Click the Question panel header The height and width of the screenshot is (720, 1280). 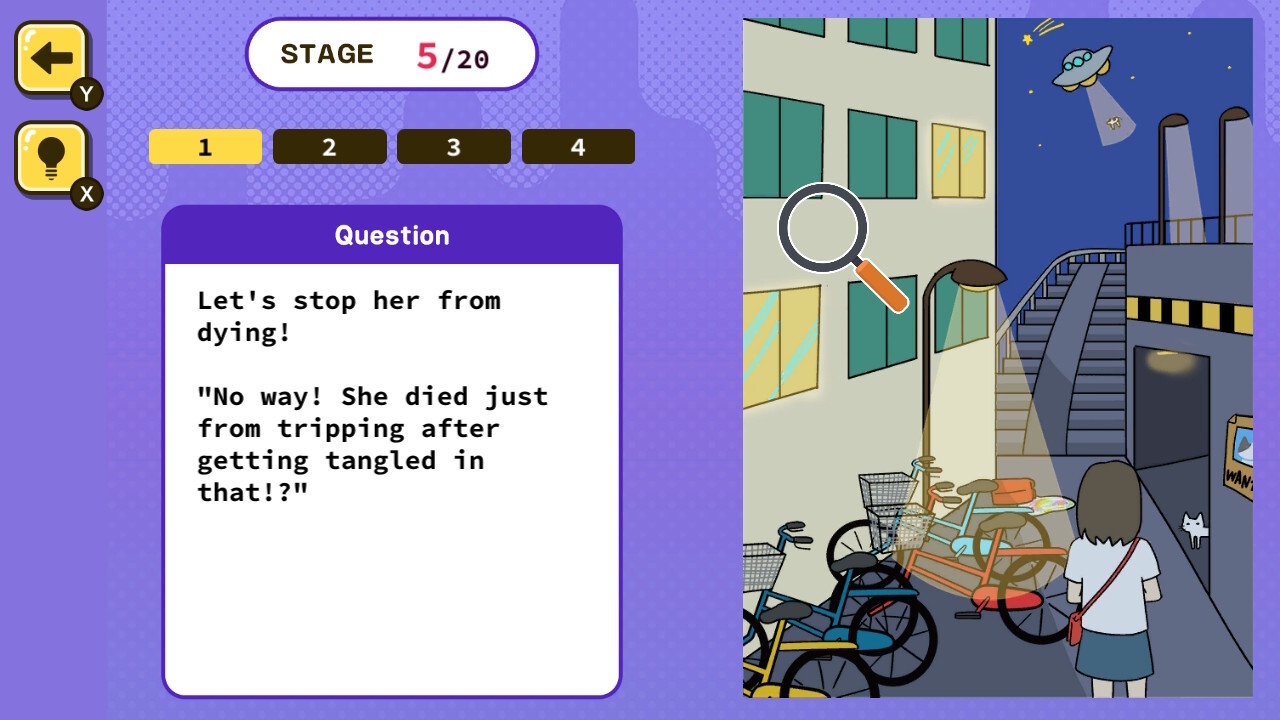pyautogui.click(x=392, y=235)
